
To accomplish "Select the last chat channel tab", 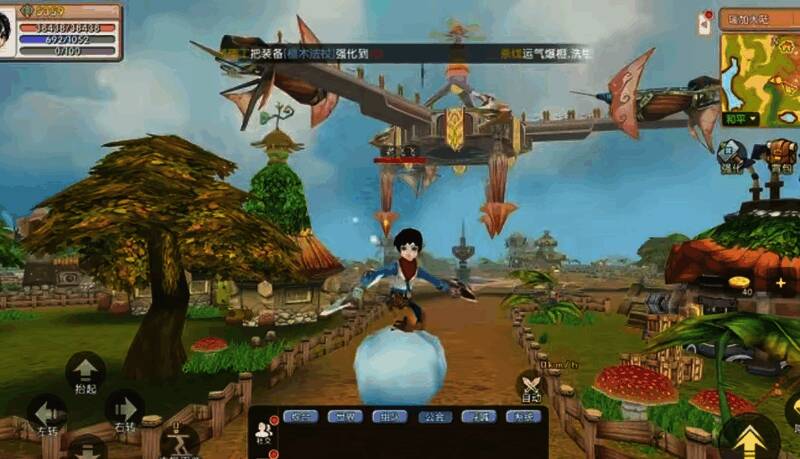I will tap(521, 416).
